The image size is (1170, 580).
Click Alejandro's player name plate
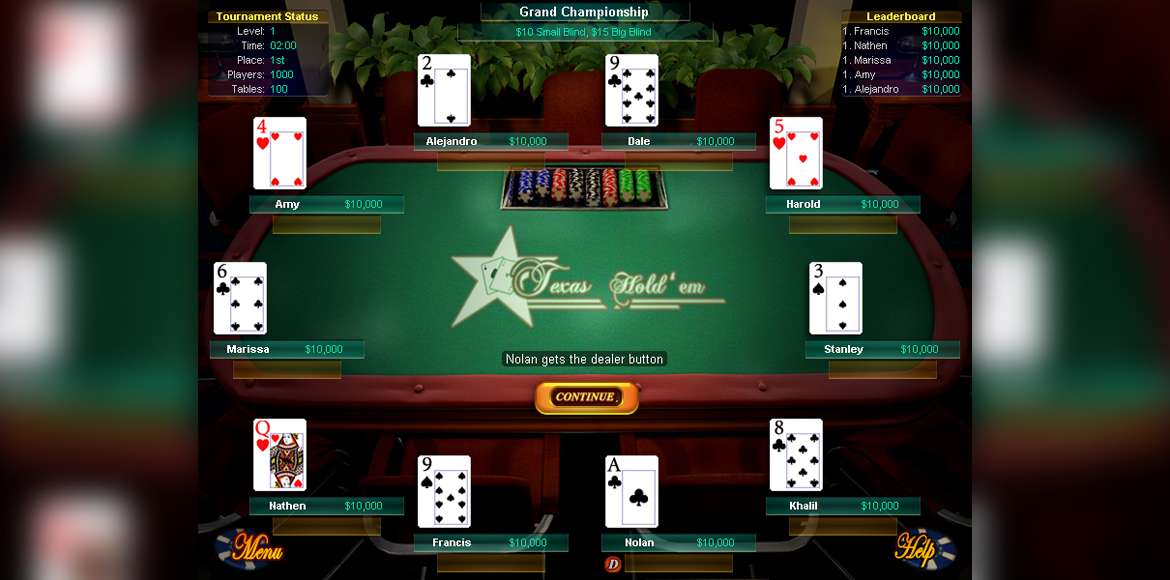(x=490, y=142)
